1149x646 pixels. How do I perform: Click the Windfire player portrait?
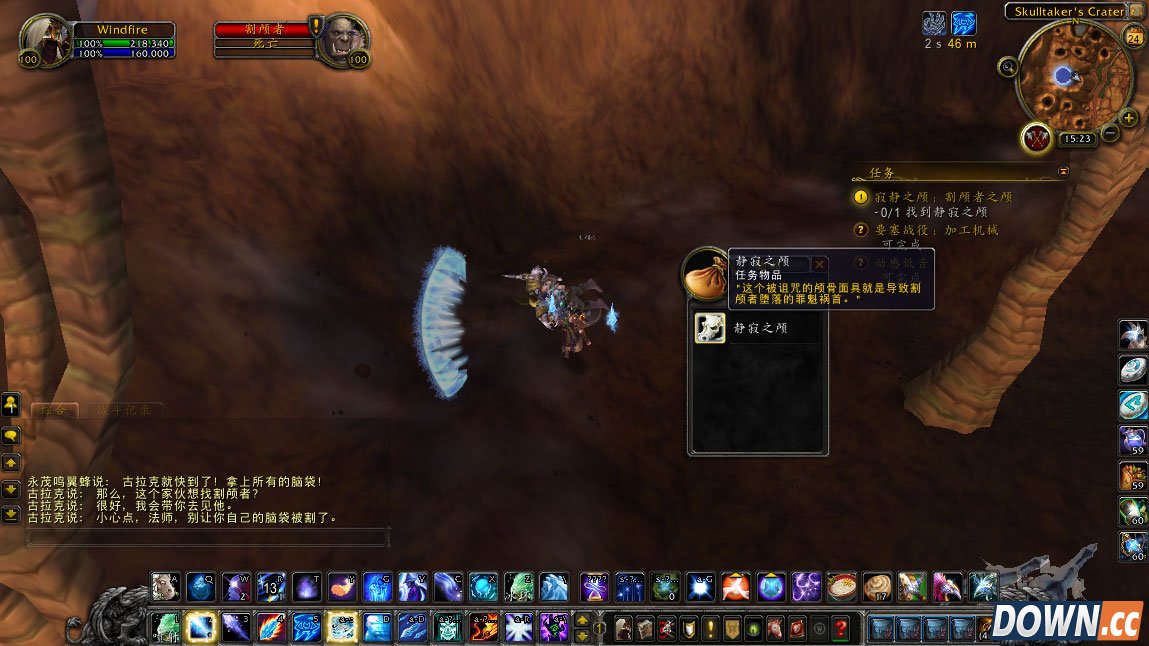click(43, 40)
